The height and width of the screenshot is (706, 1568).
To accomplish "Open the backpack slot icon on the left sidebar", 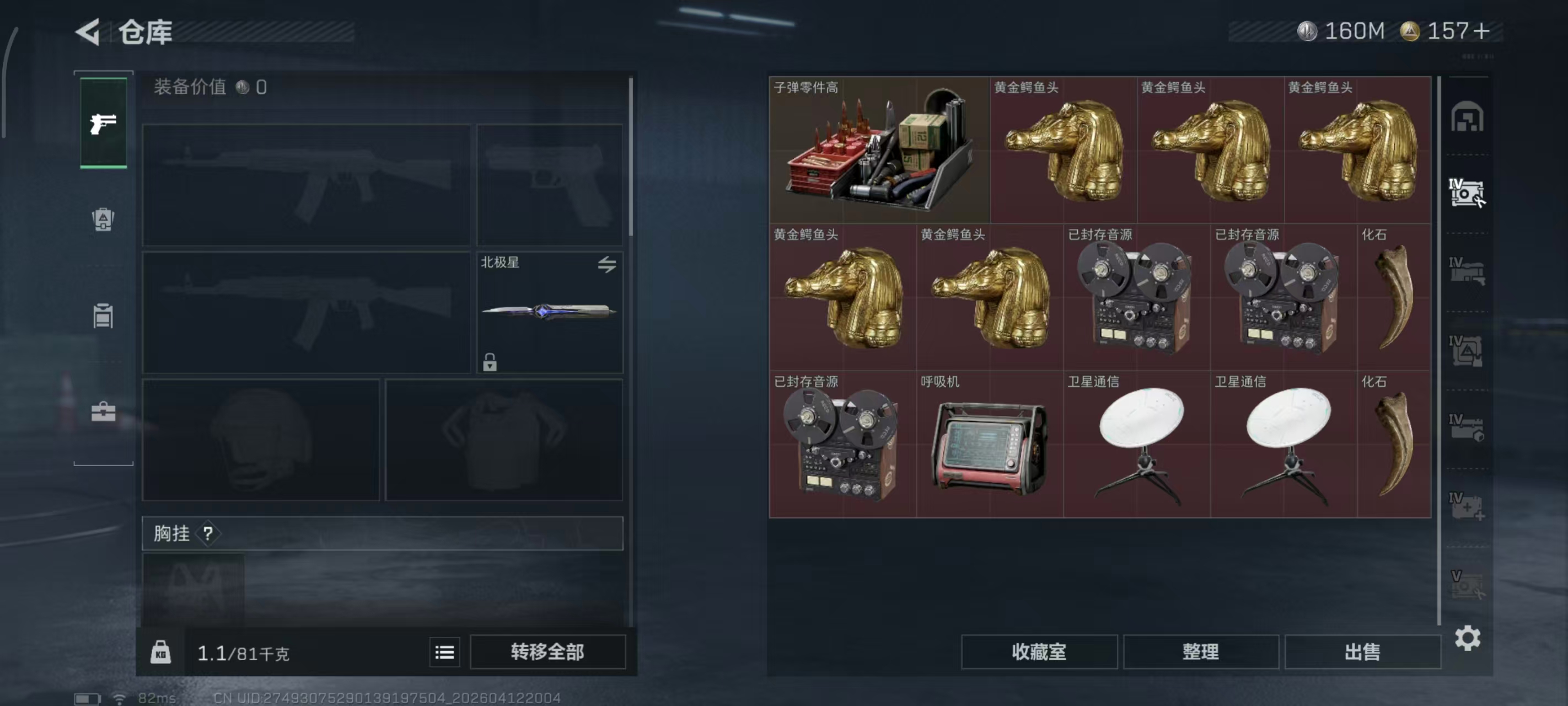I will click(104, 221).
